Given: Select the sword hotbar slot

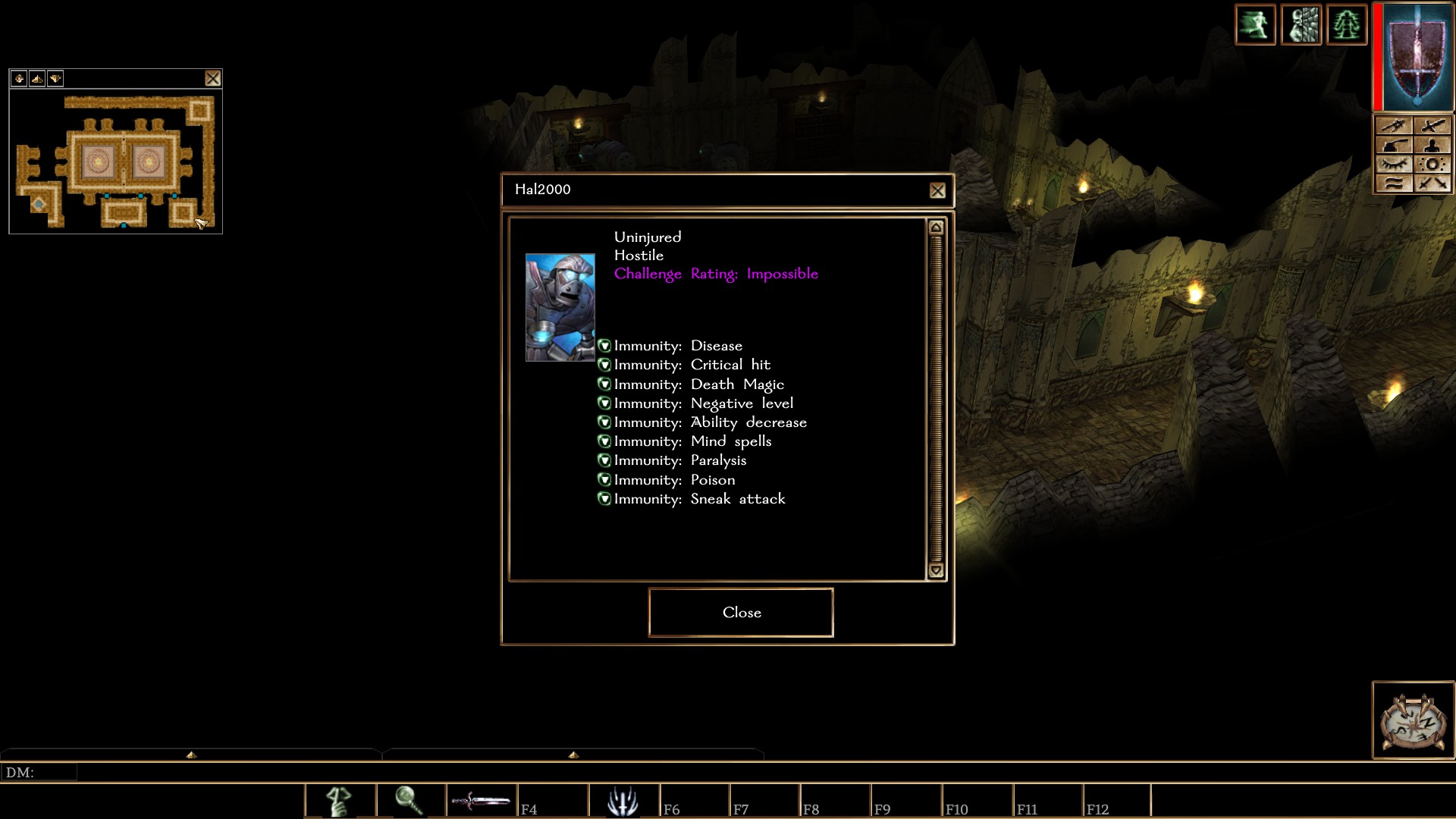Looking at the screenshot, I should 482,801.
